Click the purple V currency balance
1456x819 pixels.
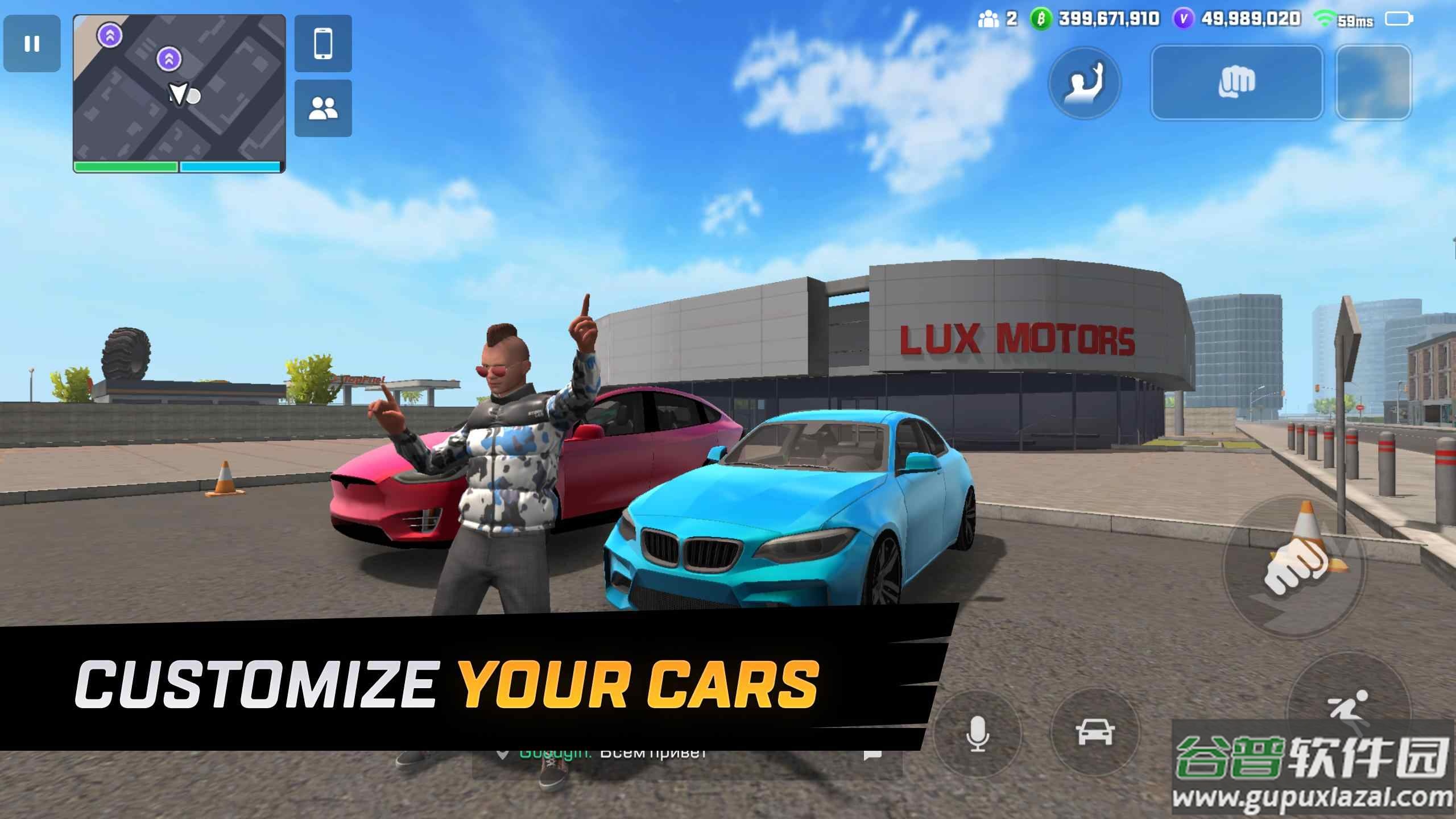click(1238, 19)
